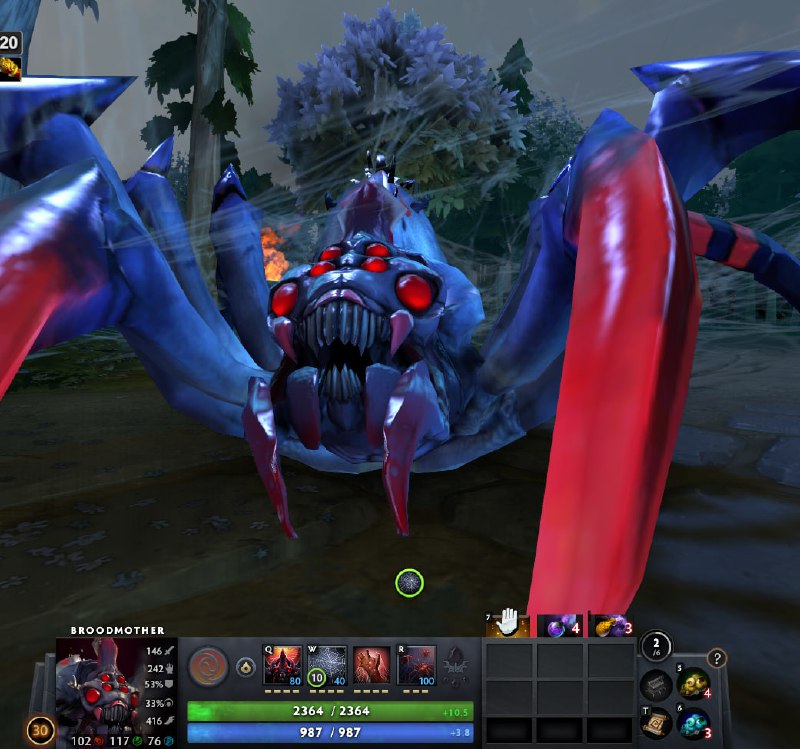The width and height of the screenshot is (800, 749).
Task: Use the blue gem item with 3 charges
Action: click(x=692, y=723)
